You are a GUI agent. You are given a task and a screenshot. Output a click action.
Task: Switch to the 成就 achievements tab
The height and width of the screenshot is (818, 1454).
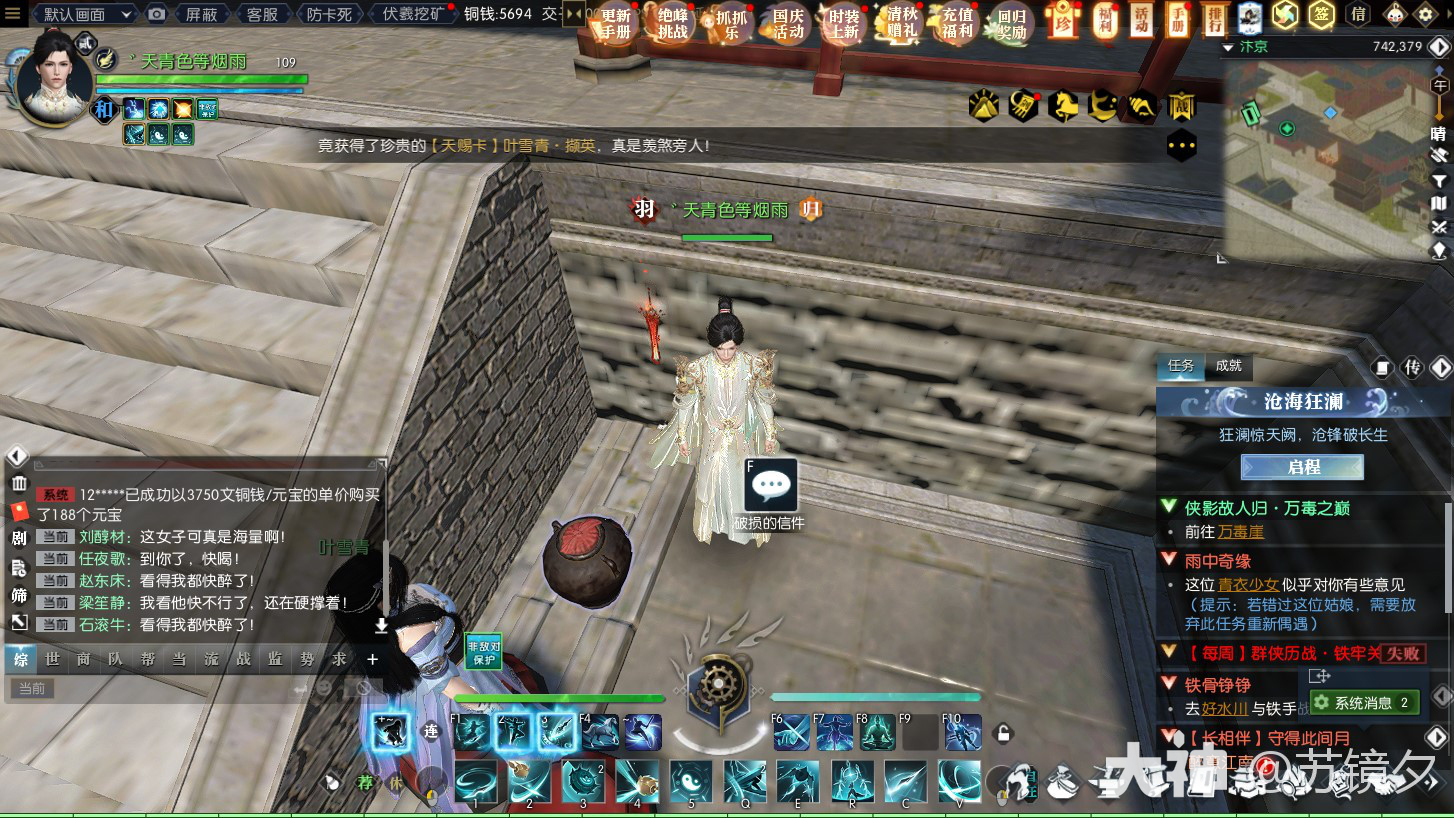point(1228,366)
